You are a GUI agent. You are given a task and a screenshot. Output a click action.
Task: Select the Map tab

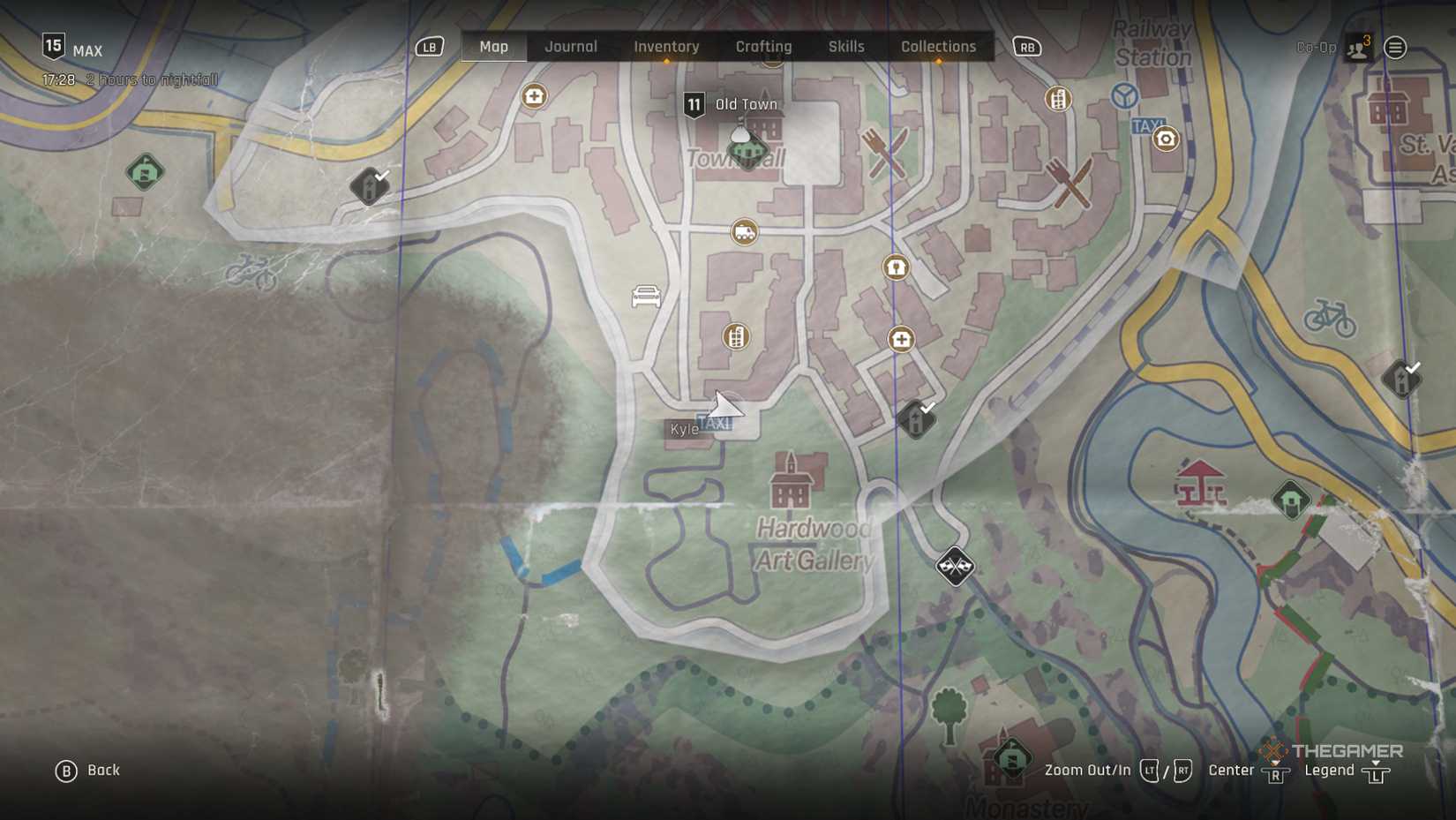click(x=493, y=47)
